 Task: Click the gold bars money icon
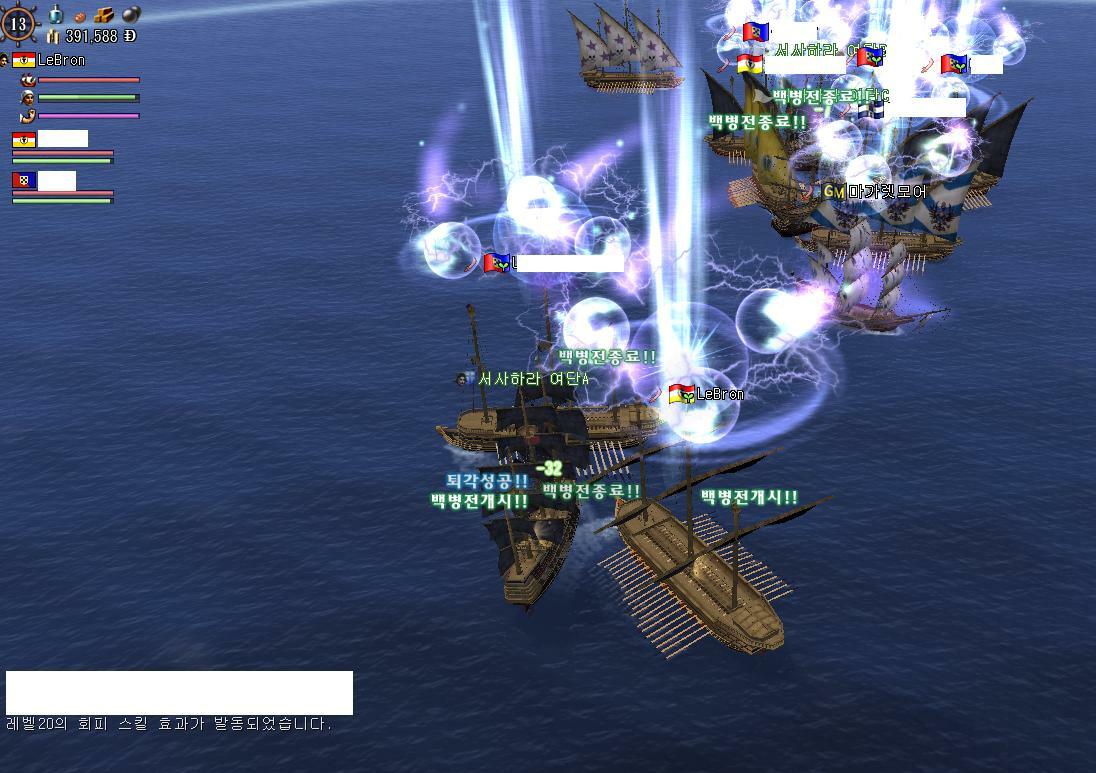[x=53, y=36]
